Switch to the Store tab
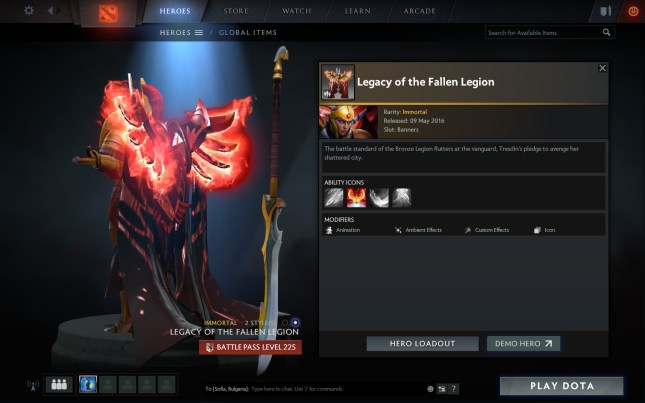Screen dimensions: 645x403 [x=236, y=11]
